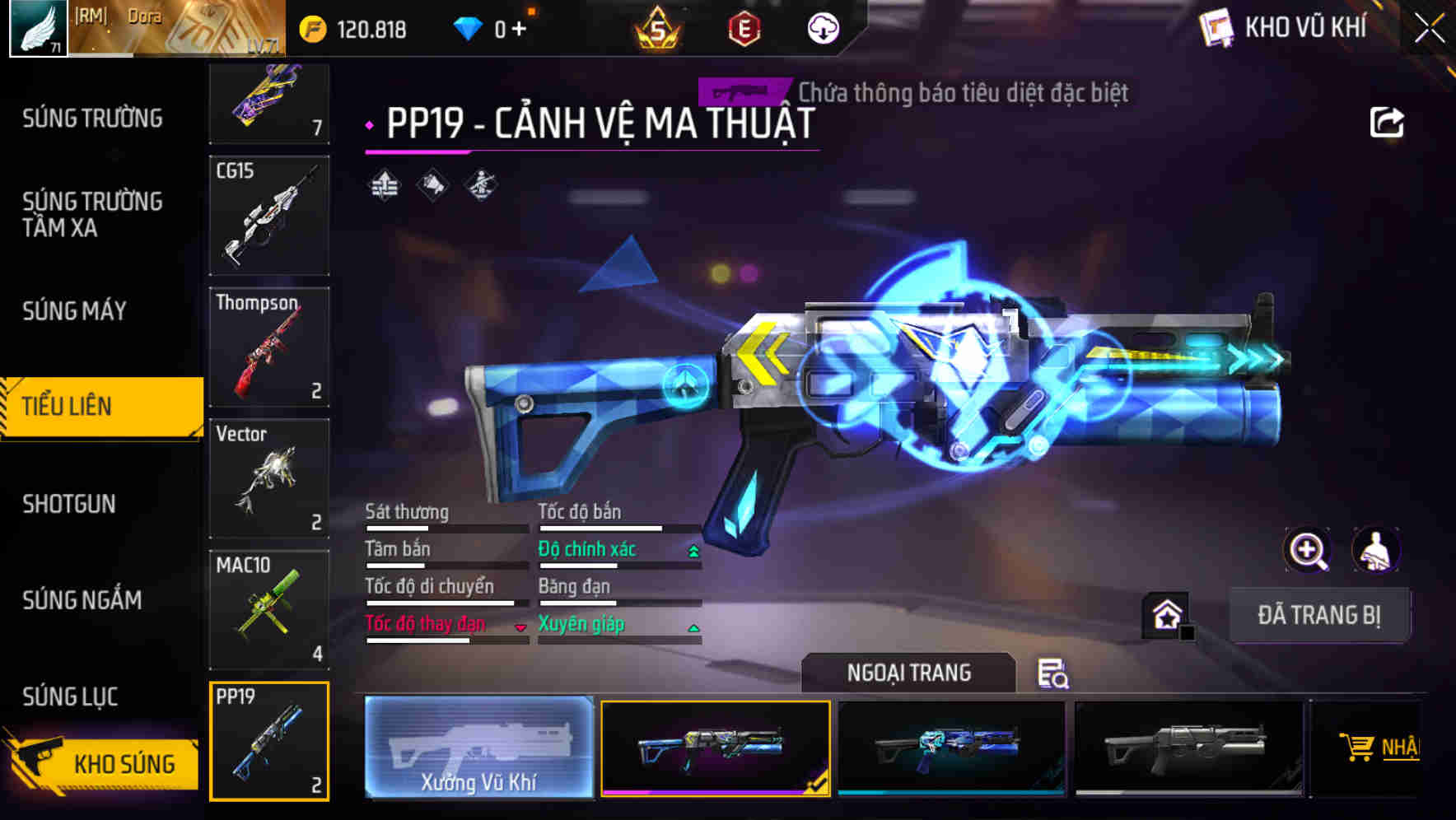Image resolution: width=1456 pixels, height=820 pixels.
Task: Open the NGOẠI TRANG skins tab
Action: click(x=910, y=673)
